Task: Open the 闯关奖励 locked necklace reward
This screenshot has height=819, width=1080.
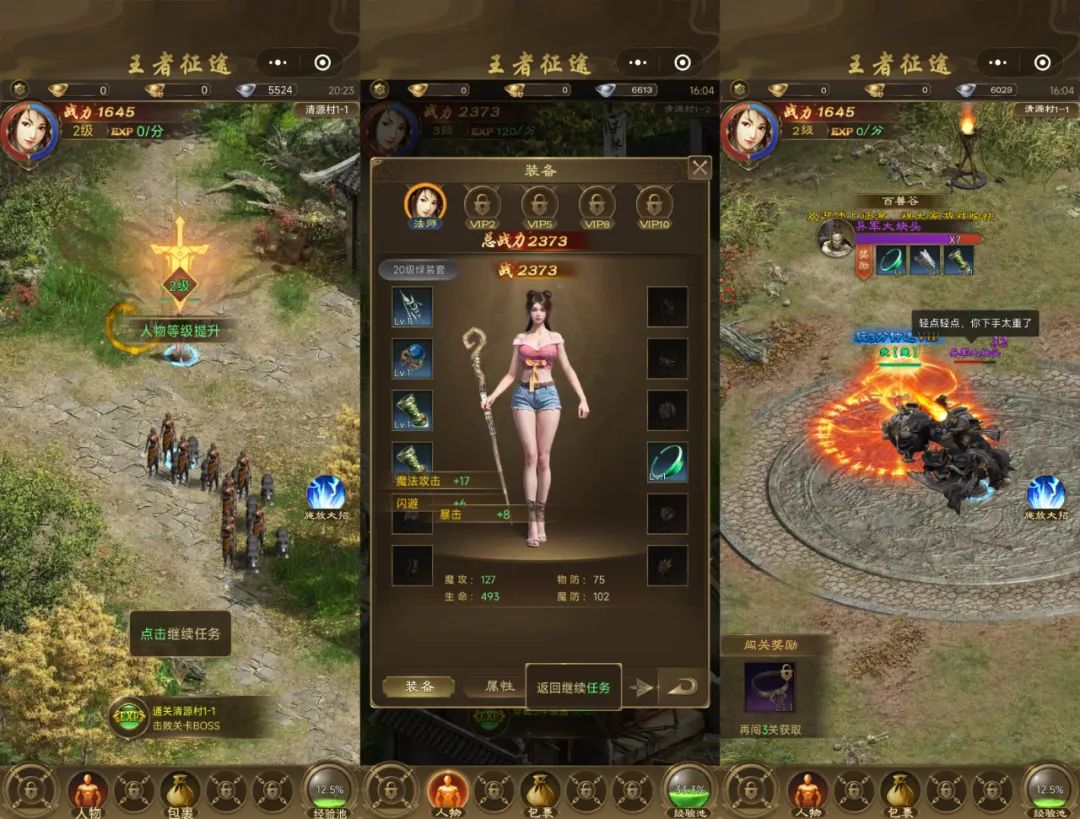Action: [x=769, y=688]
